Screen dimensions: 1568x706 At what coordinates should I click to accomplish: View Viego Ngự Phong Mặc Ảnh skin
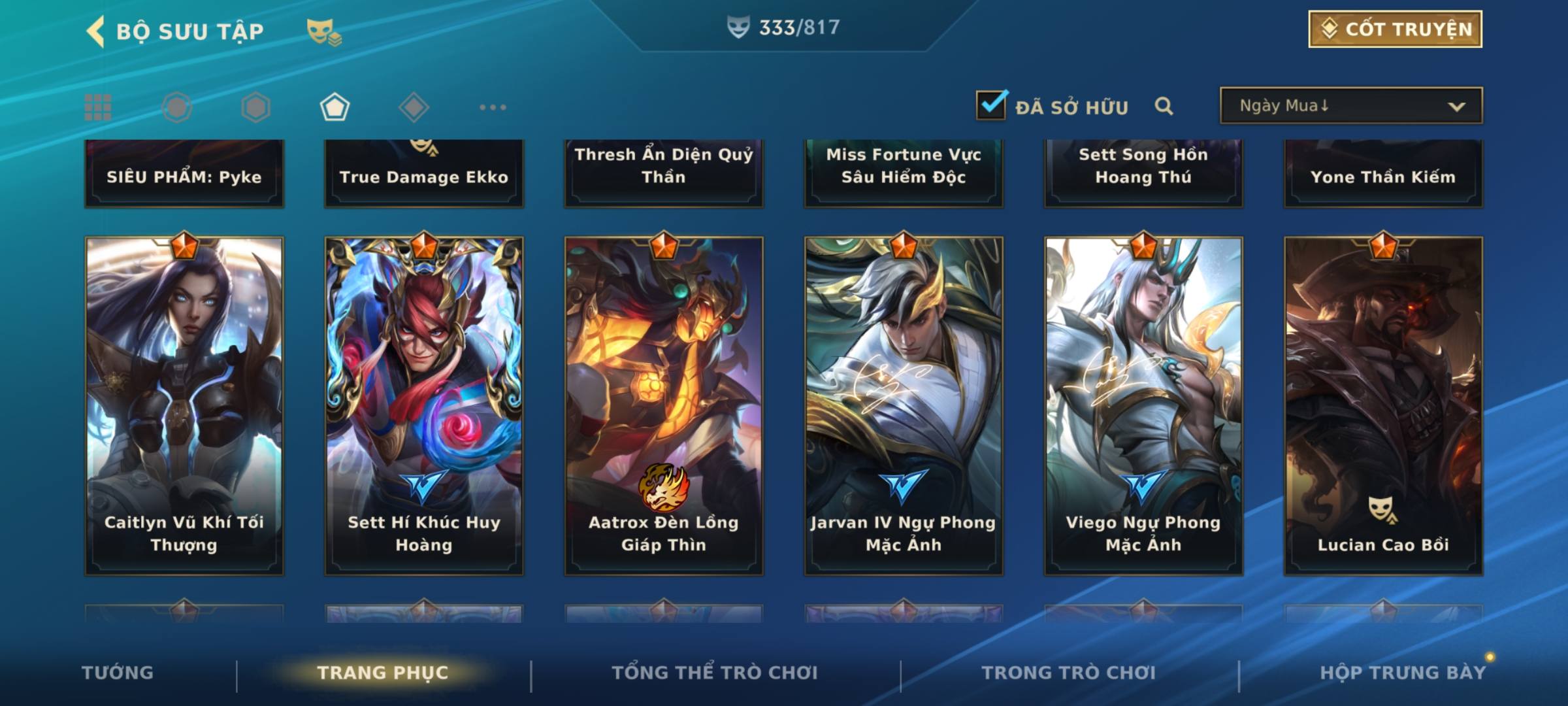[x=1143, y=405]
